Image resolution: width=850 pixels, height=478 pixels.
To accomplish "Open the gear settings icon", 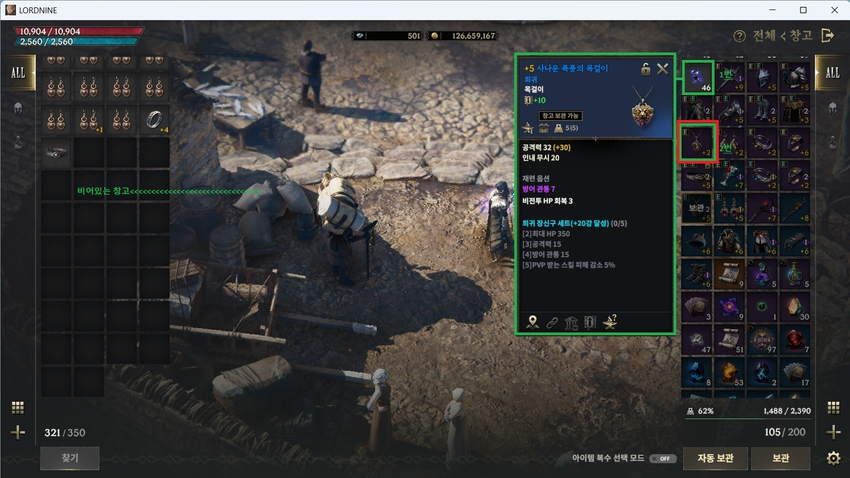I will point(833,459).
